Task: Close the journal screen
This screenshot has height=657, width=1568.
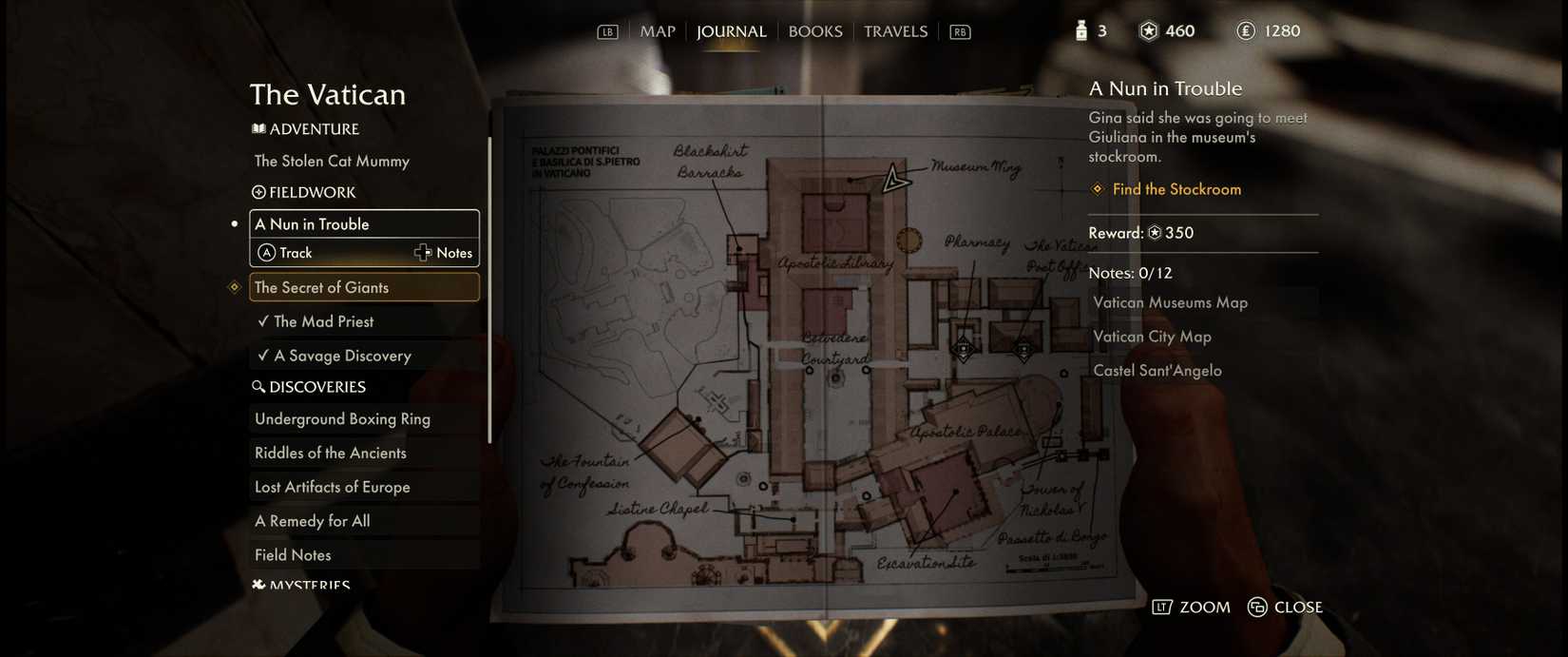Action: coord(1285,608)
